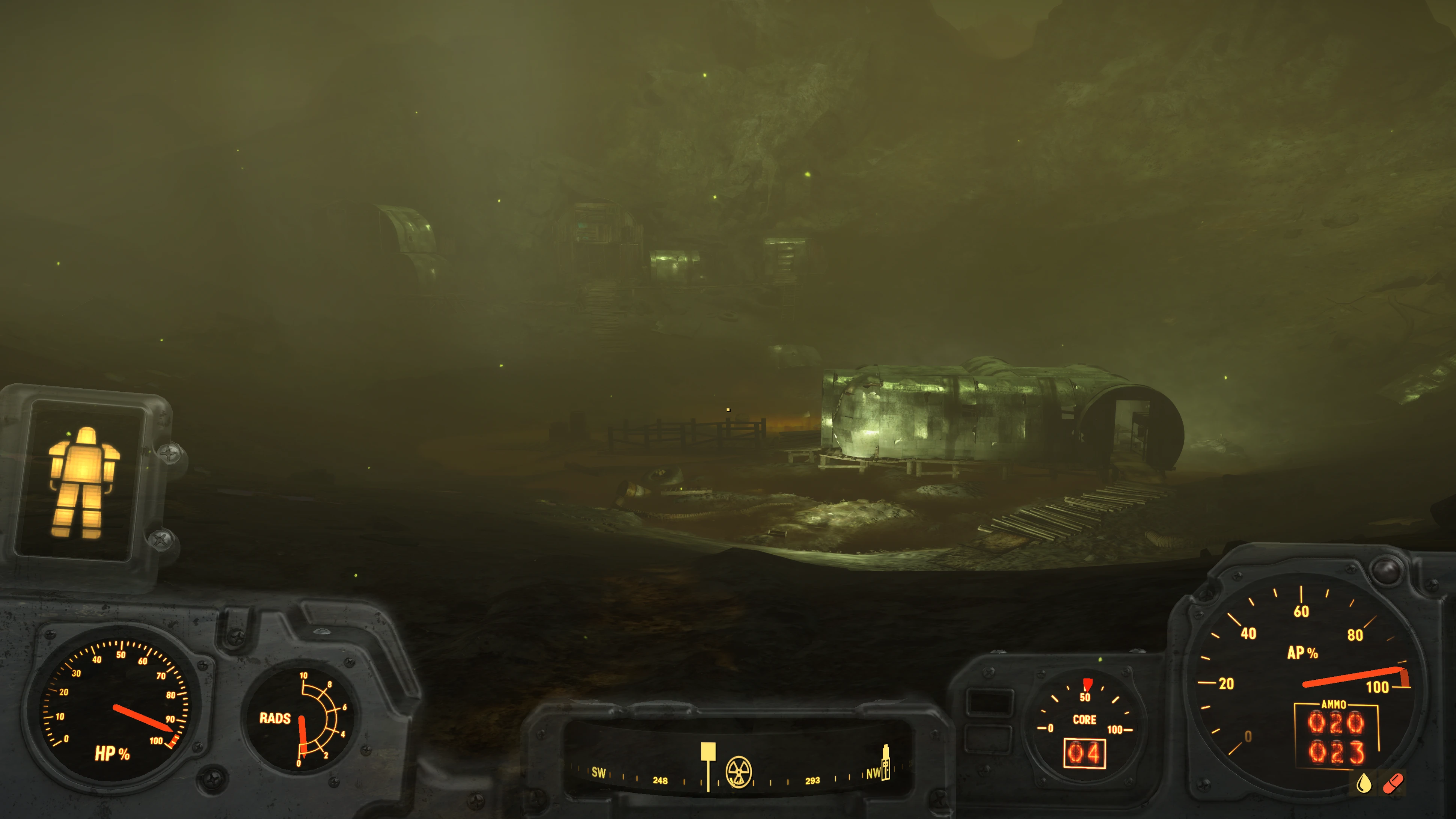1456x819 pixels.
Task: Click the yellow water droplet status icon
Action: coord(1363,783)
